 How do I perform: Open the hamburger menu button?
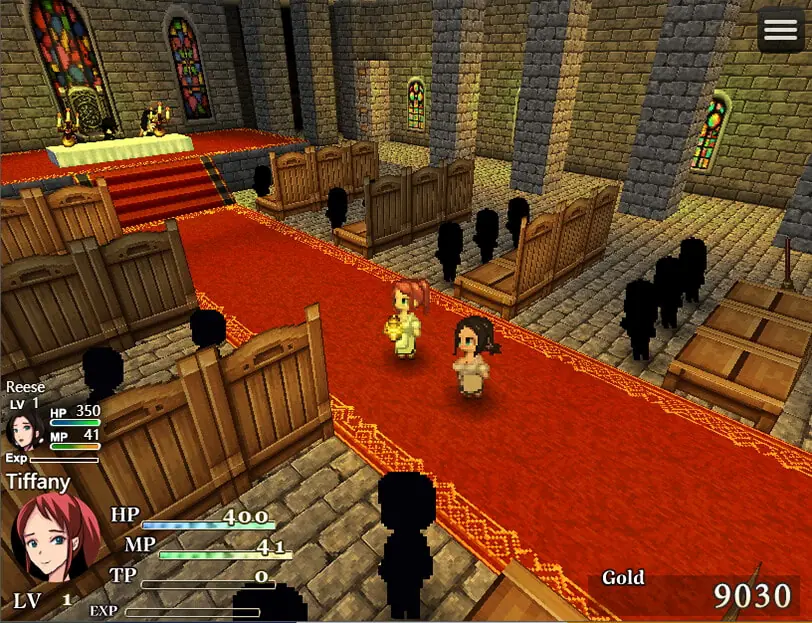(x=781, y=32)
